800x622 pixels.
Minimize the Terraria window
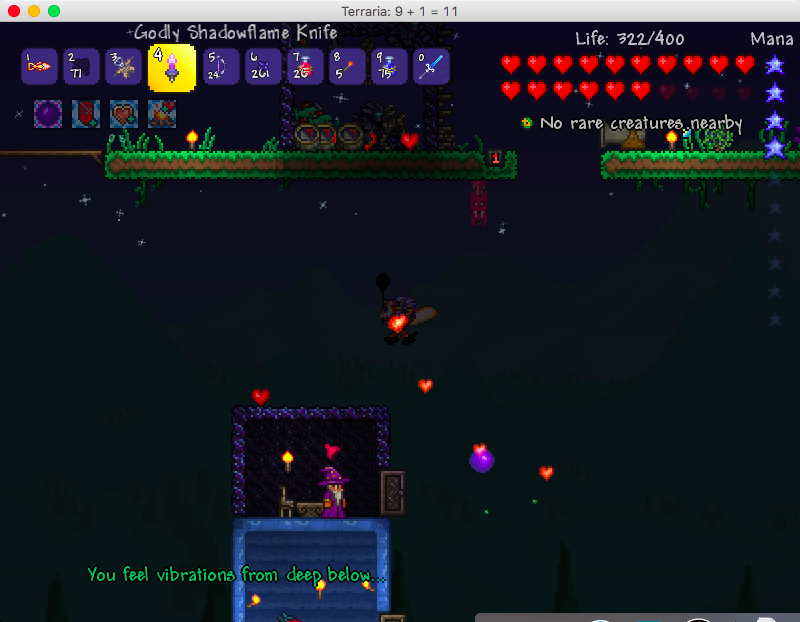click(x=34, y=10)
